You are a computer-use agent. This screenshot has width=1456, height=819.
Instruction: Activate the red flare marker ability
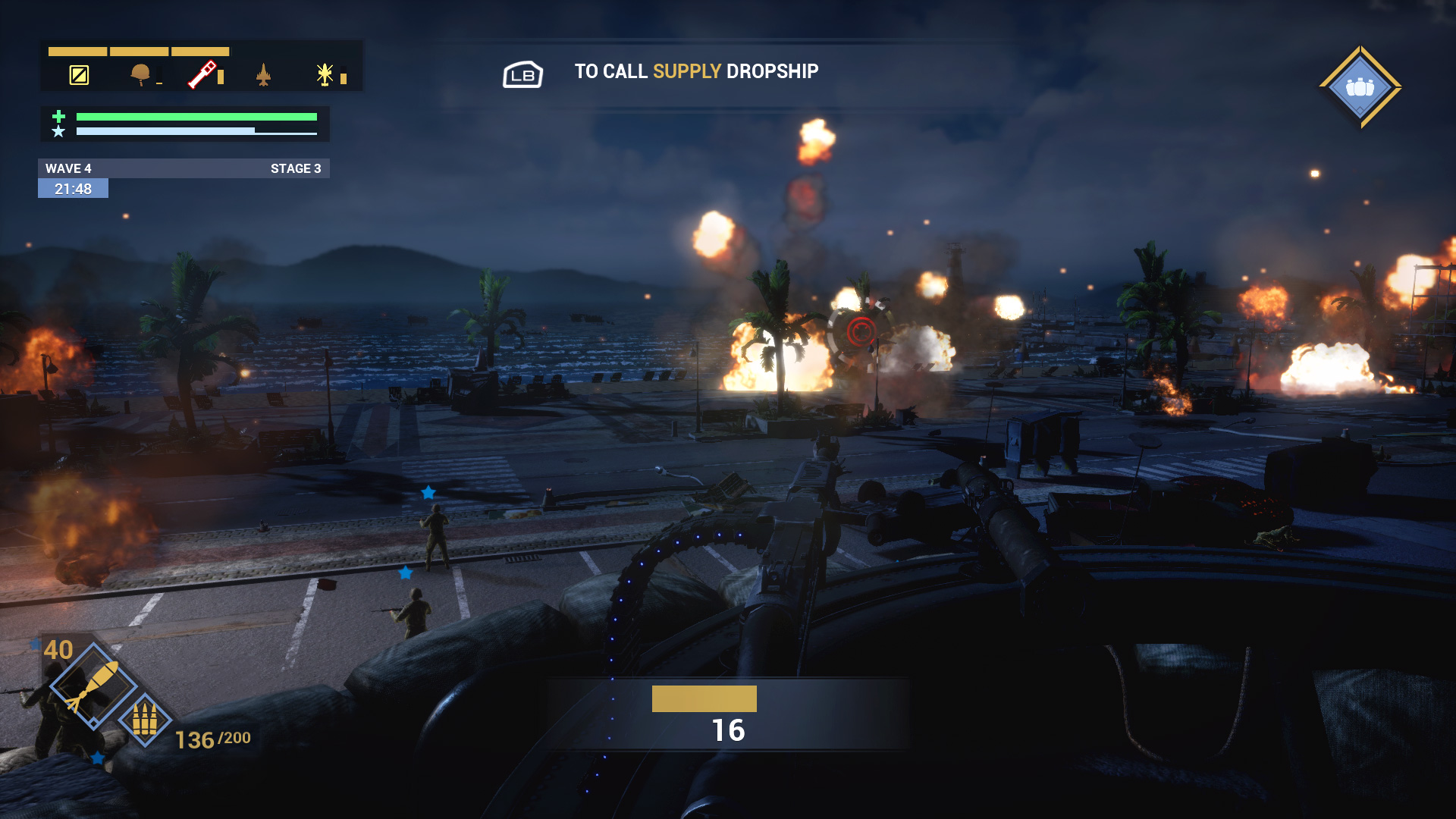202,75
